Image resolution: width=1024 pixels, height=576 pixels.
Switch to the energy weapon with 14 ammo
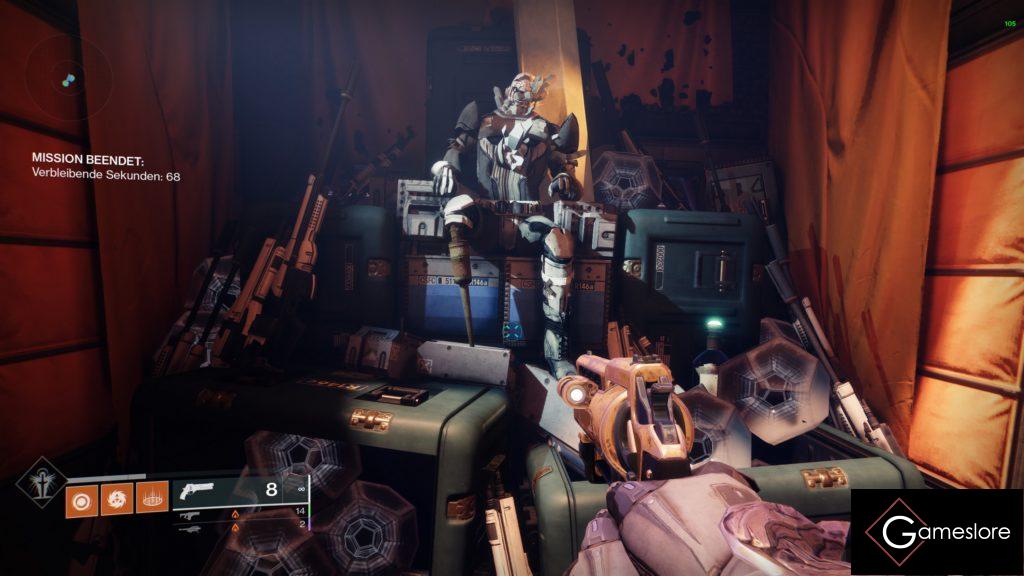(240, 512)
